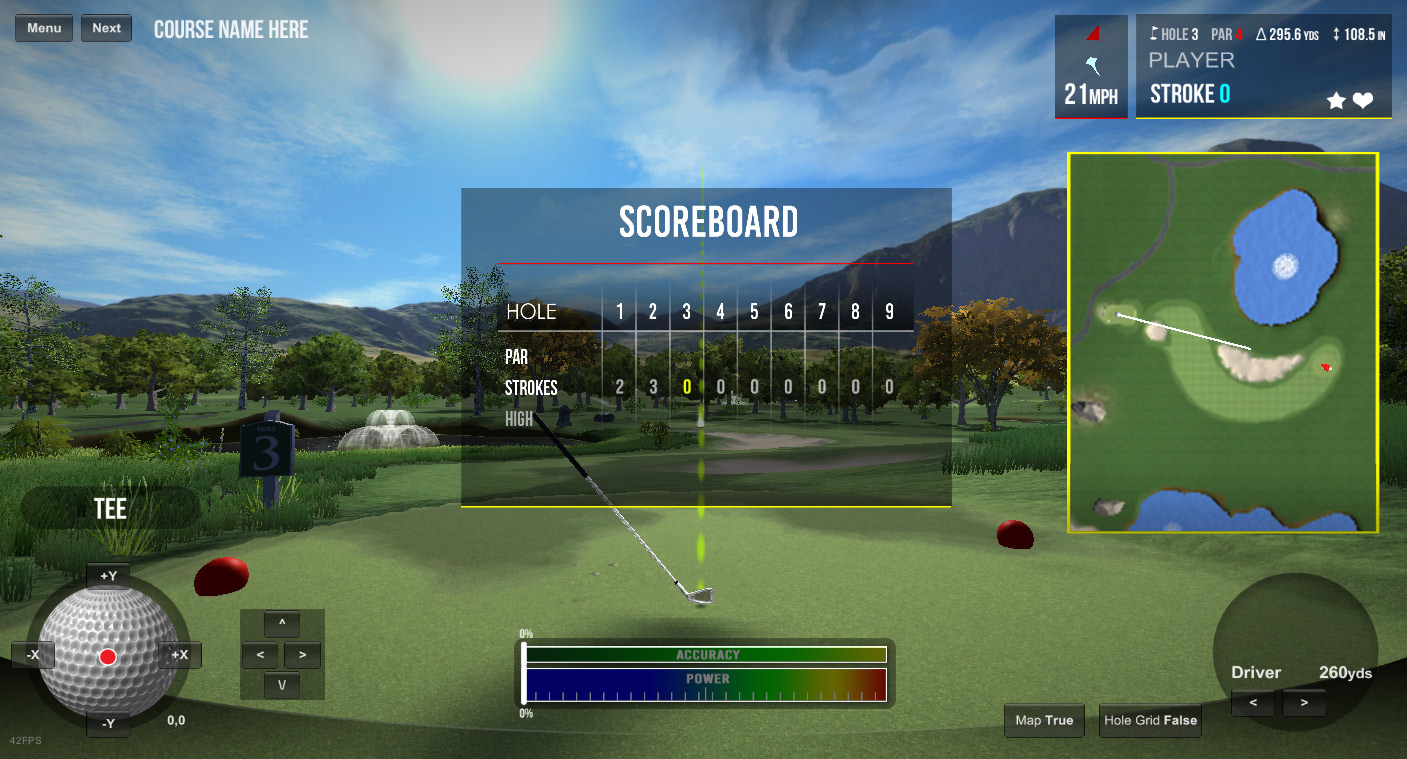
Task: Switch to previous club below Driver
Action: pos(1253,703)
